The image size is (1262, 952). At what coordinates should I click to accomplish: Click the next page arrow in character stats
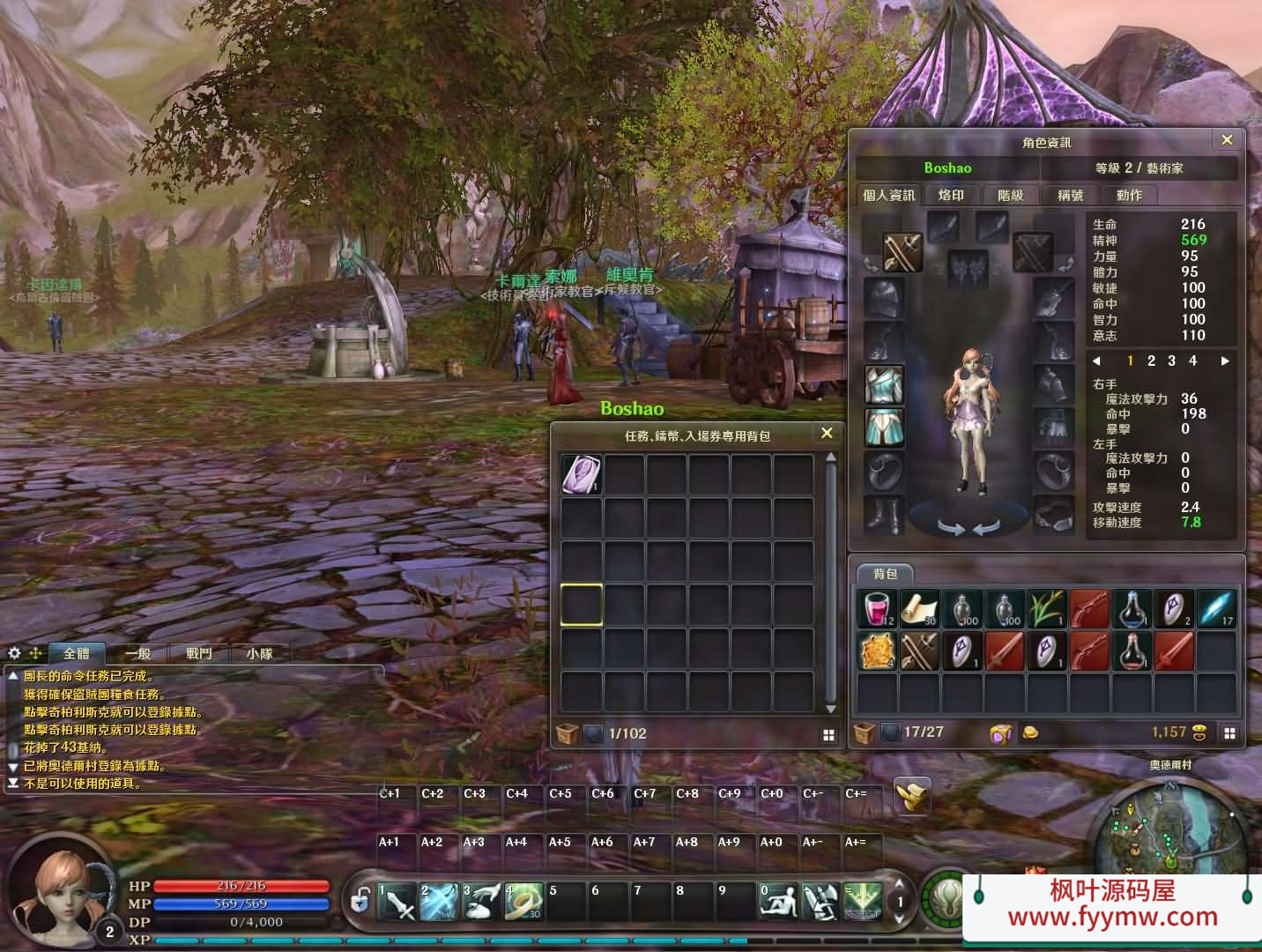point(1225,361)
